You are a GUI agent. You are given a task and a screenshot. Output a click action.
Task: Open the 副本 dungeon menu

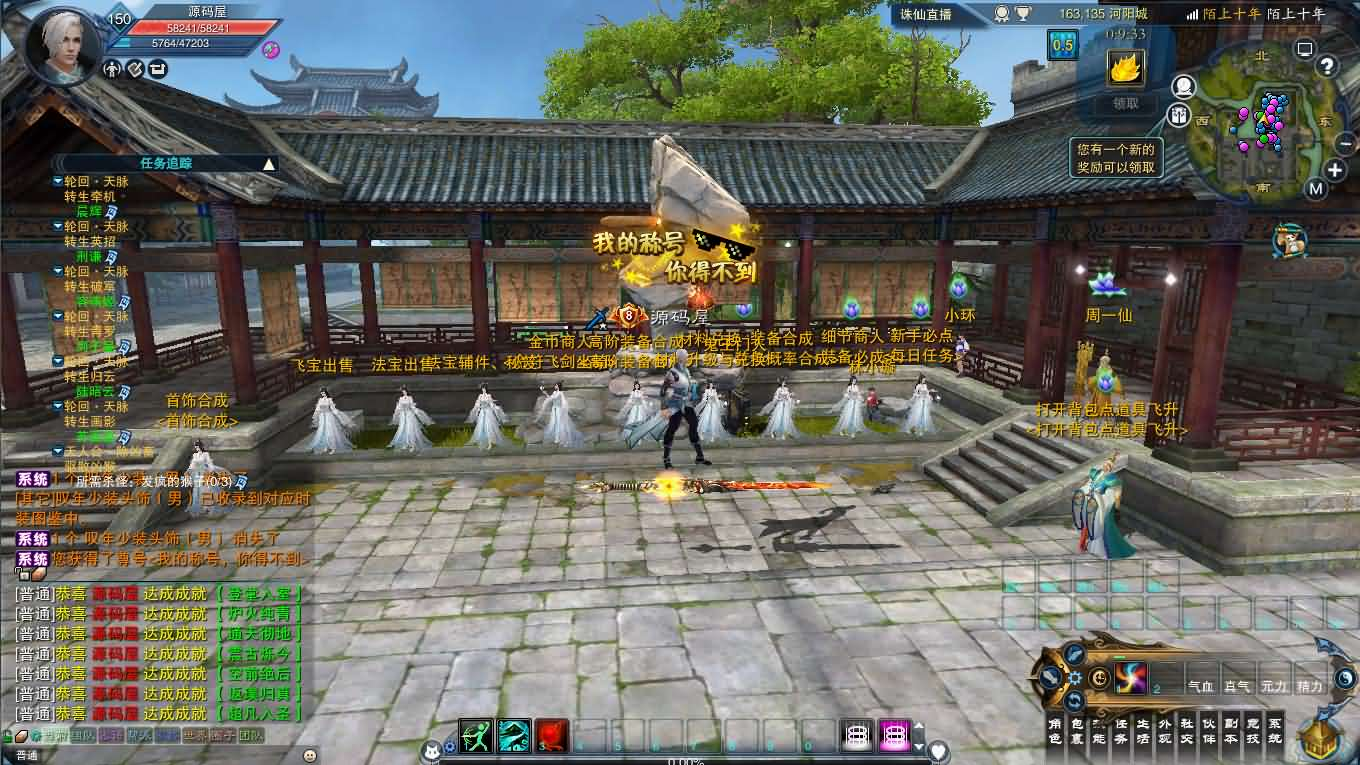click(x=1230, y=730)
